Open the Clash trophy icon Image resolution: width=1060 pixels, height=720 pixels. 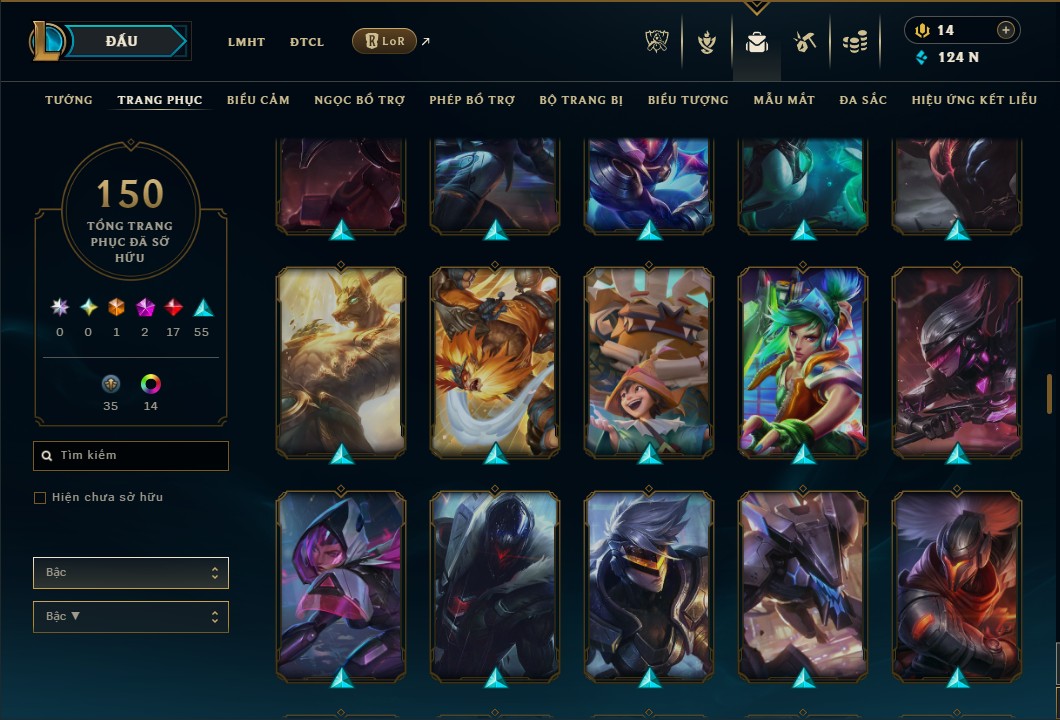pos(656,42)
